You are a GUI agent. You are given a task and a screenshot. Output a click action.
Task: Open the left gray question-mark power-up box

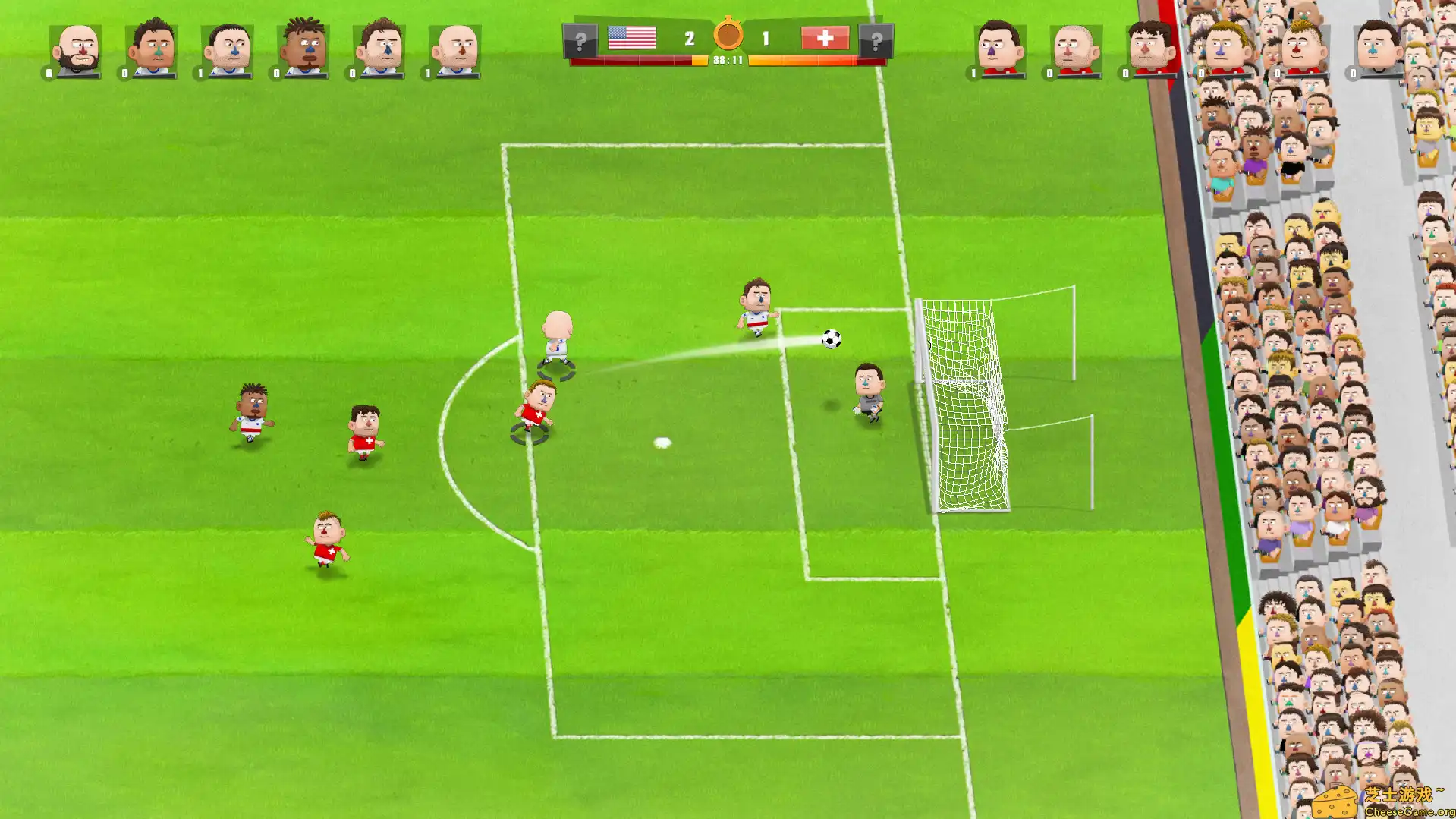580,40
